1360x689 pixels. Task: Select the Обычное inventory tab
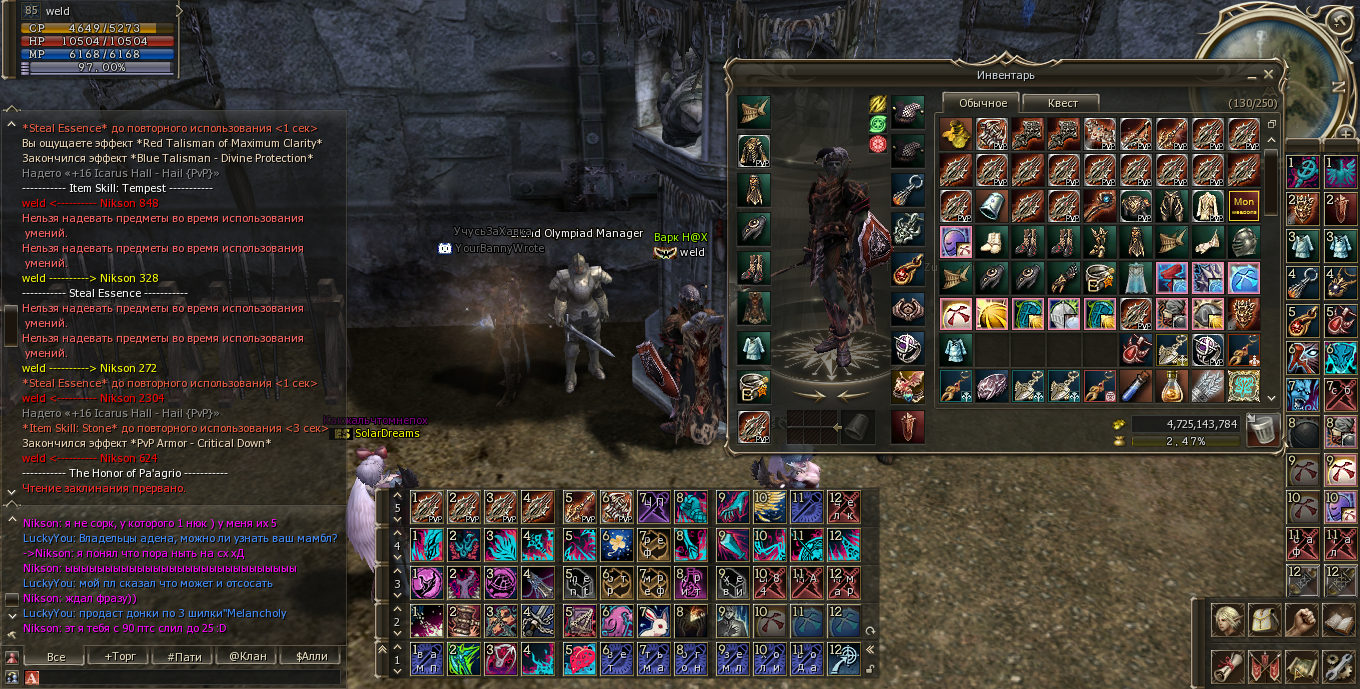(982, 103)
